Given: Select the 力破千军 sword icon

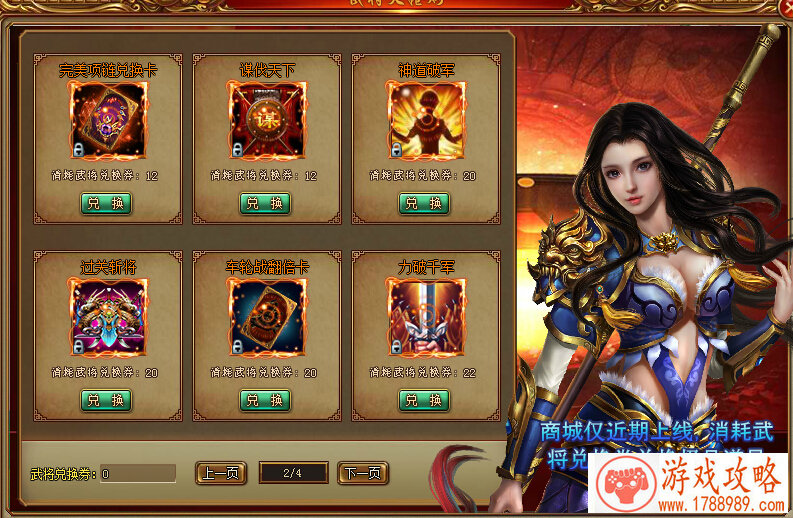Looking at the screenshot, I should pyautogui.click(x=425, y=317).
